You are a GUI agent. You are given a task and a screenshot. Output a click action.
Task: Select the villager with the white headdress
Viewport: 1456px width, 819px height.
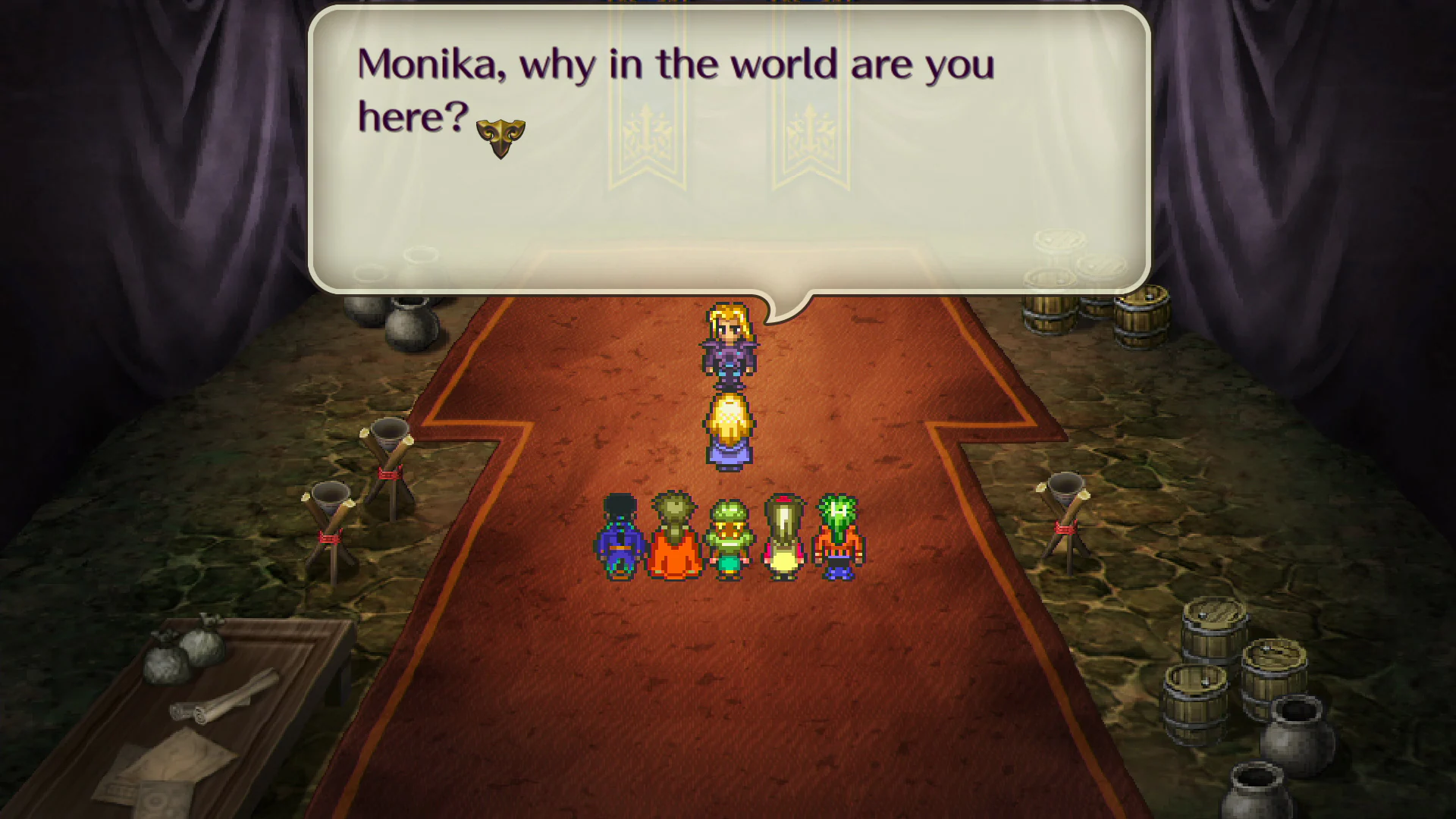tap(783, 538)
